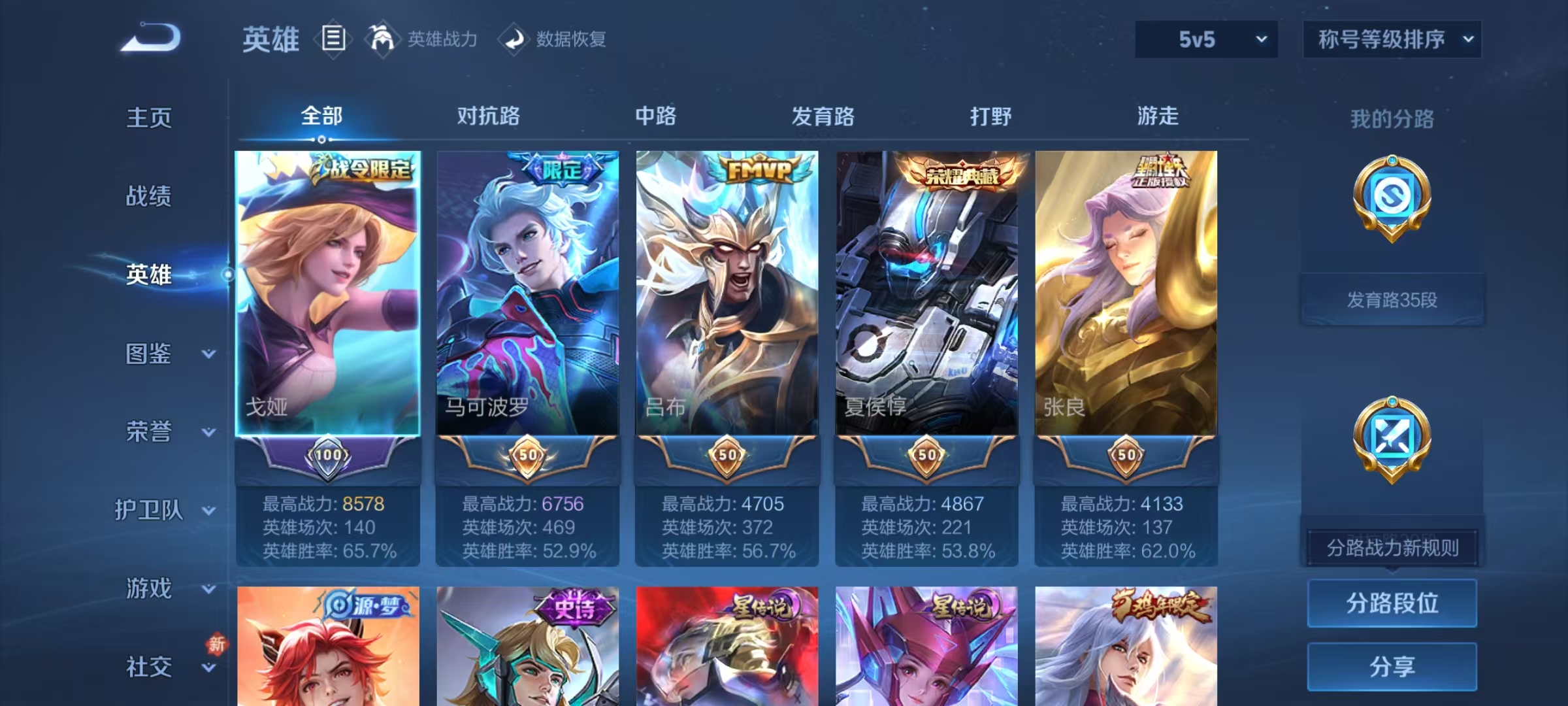Open the 称号等级排序 sorting dropdown
The width and height of the screenshot is (1568, 706).
(1392, 39)
